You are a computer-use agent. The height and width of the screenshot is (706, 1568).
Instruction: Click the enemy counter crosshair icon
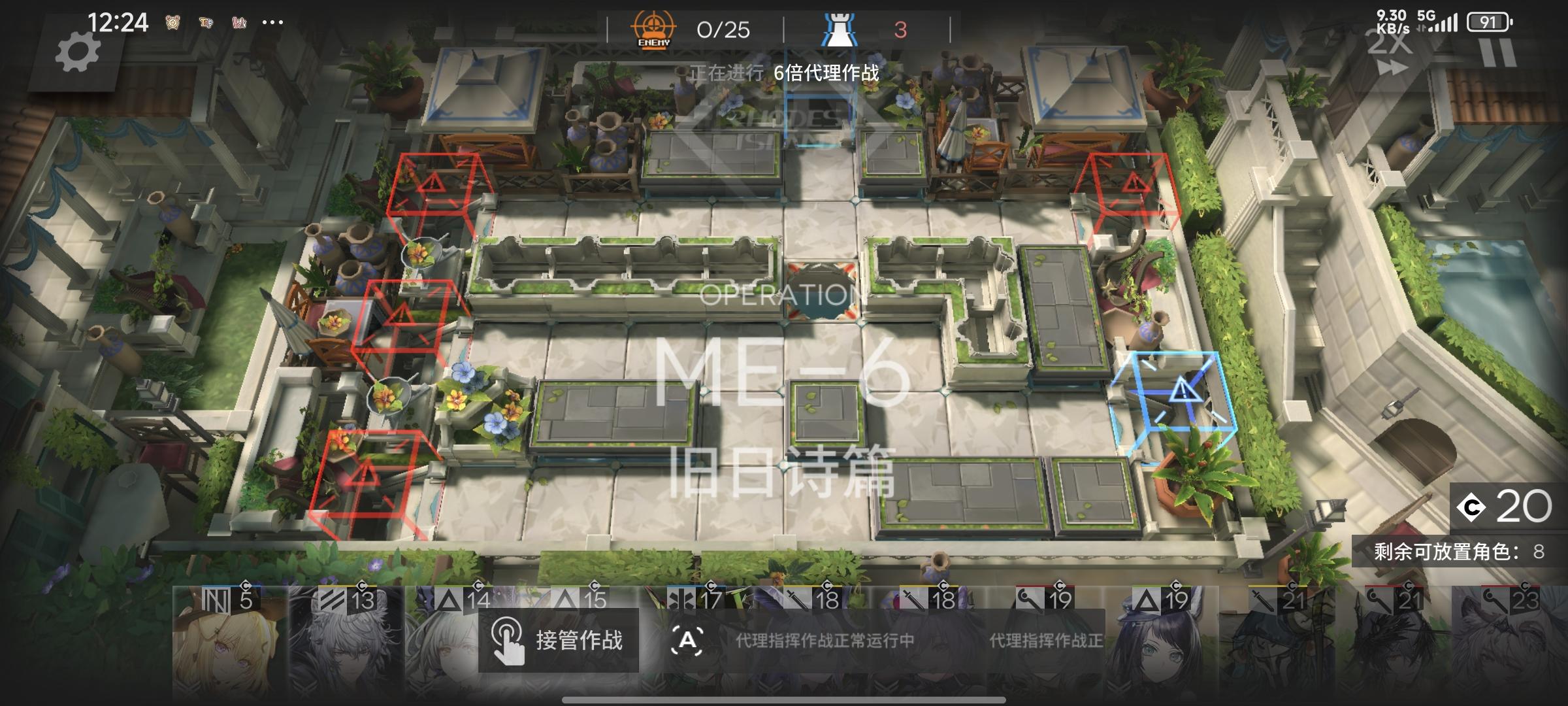[653, 27]
